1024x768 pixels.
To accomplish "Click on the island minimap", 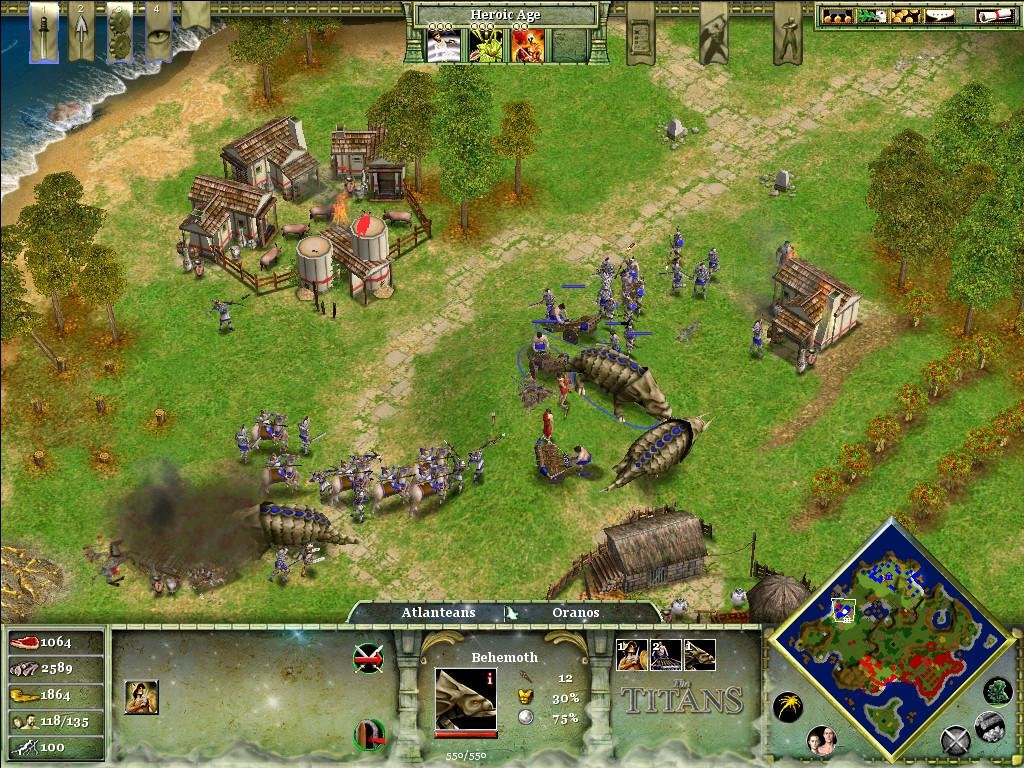I will click(x=890, y=632).
